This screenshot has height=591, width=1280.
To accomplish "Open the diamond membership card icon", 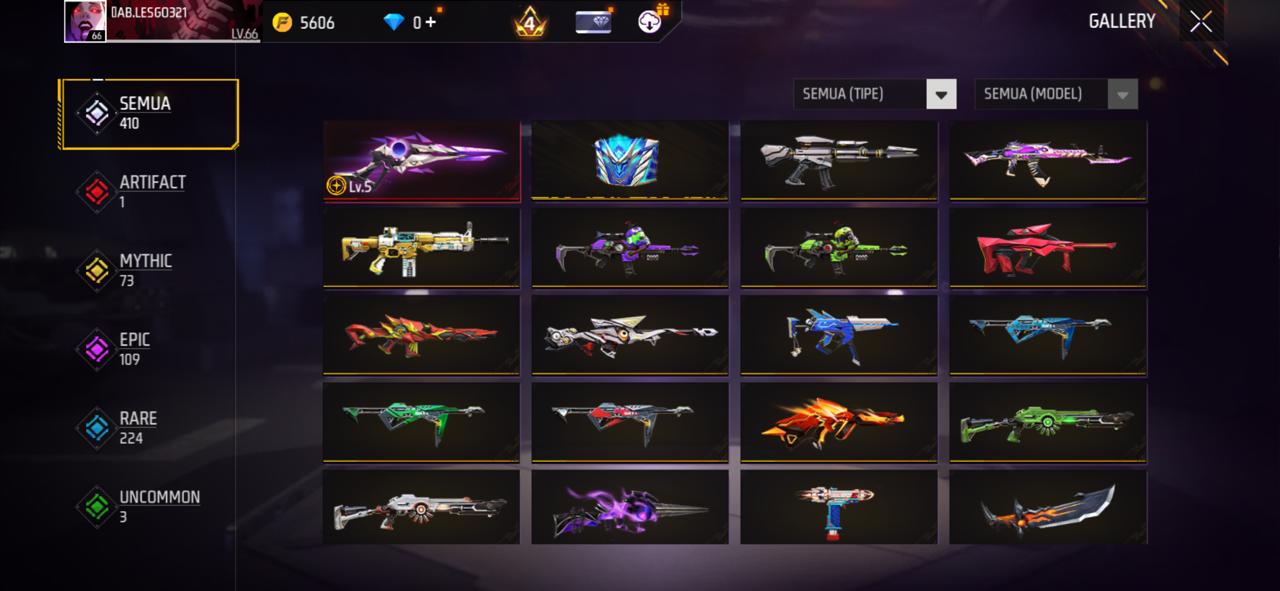I will 594,22.
